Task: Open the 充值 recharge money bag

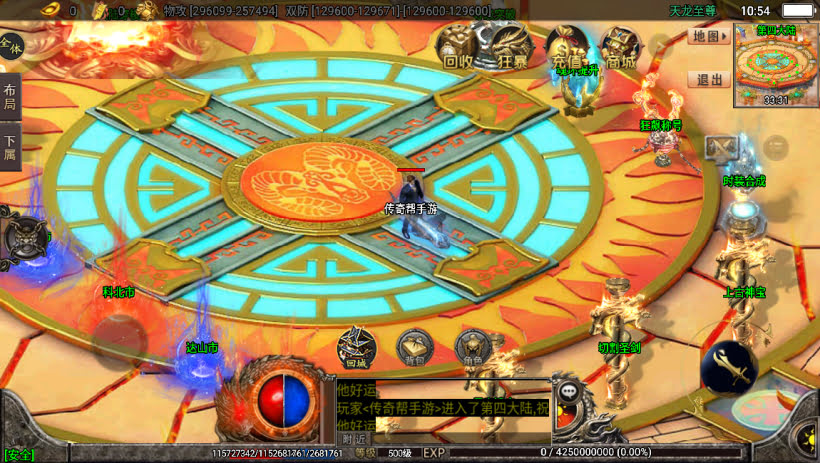Action: click(568, 47)
